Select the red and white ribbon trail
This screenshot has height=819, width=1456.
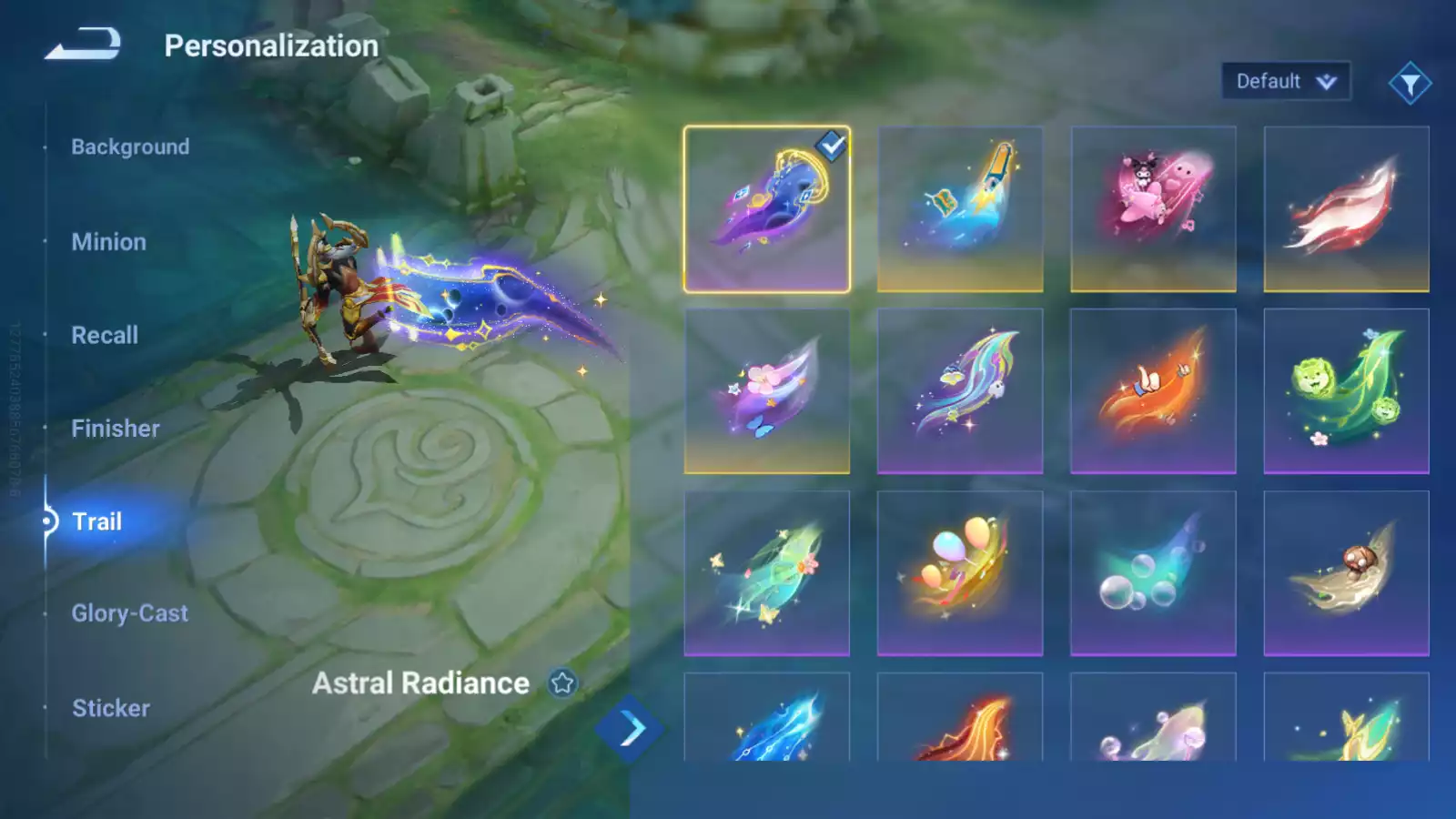pos(1346,209)
